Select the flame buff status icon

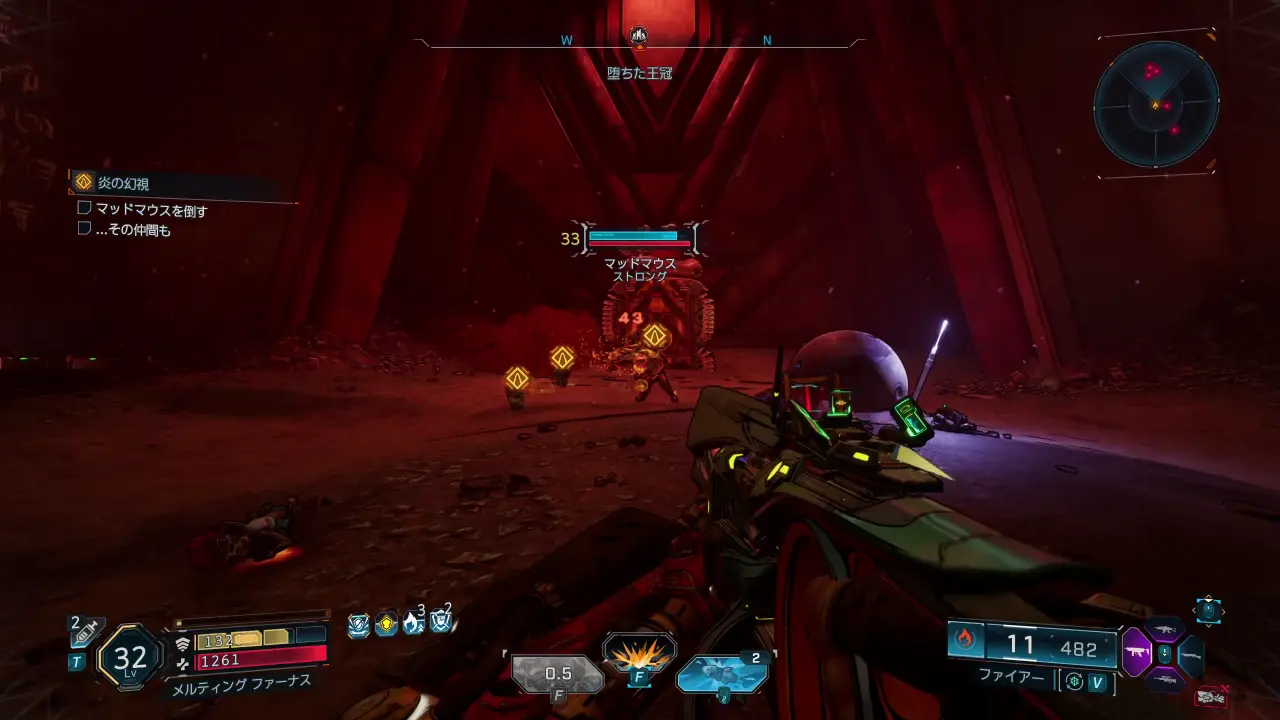[x=413, y=625]
